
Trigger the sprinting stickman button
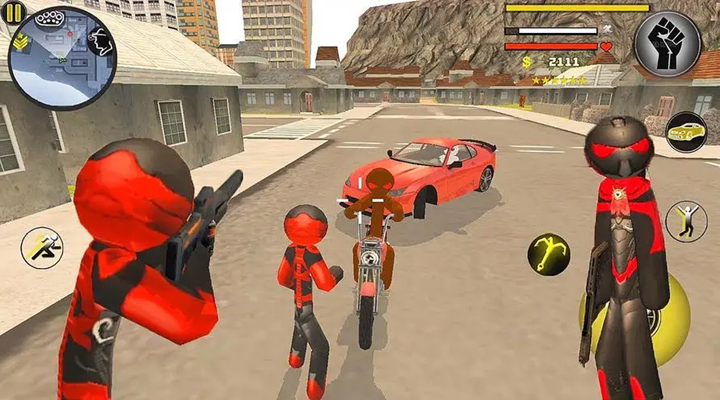[x=42, y=247]
